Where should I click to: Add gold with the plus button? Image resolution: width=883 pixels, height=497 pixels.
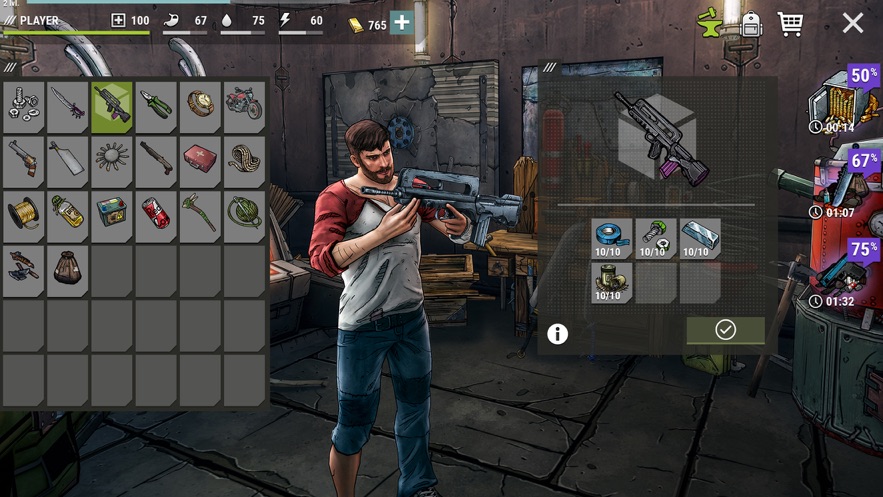402,23
